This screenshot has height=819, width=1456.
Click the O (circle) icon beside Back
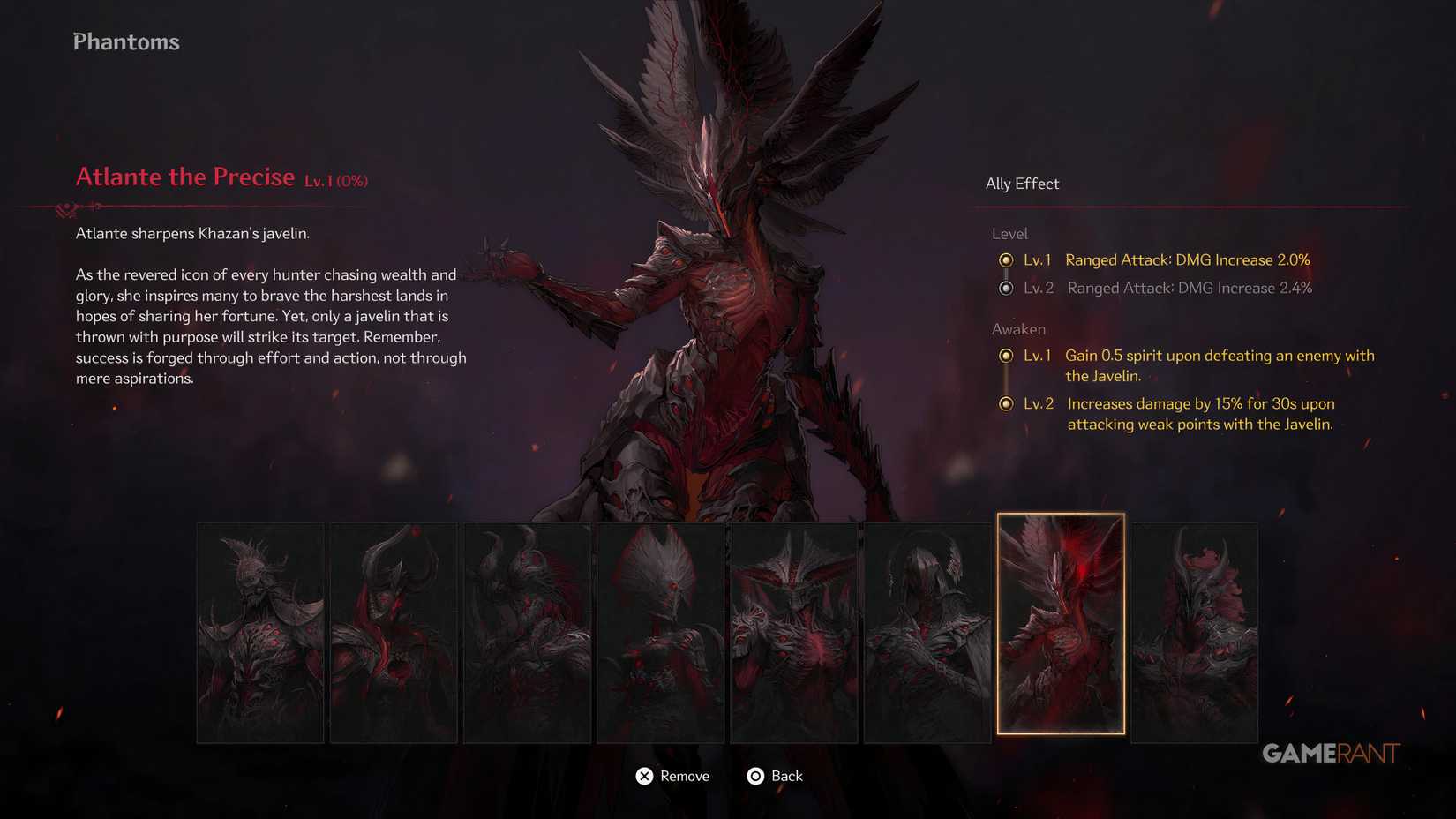[x=755, y=776]
